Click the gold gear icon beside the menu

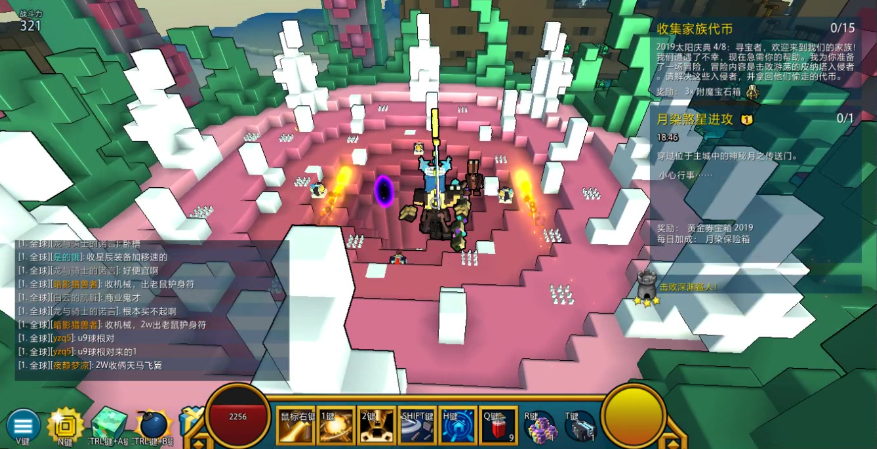click(64, 424)
